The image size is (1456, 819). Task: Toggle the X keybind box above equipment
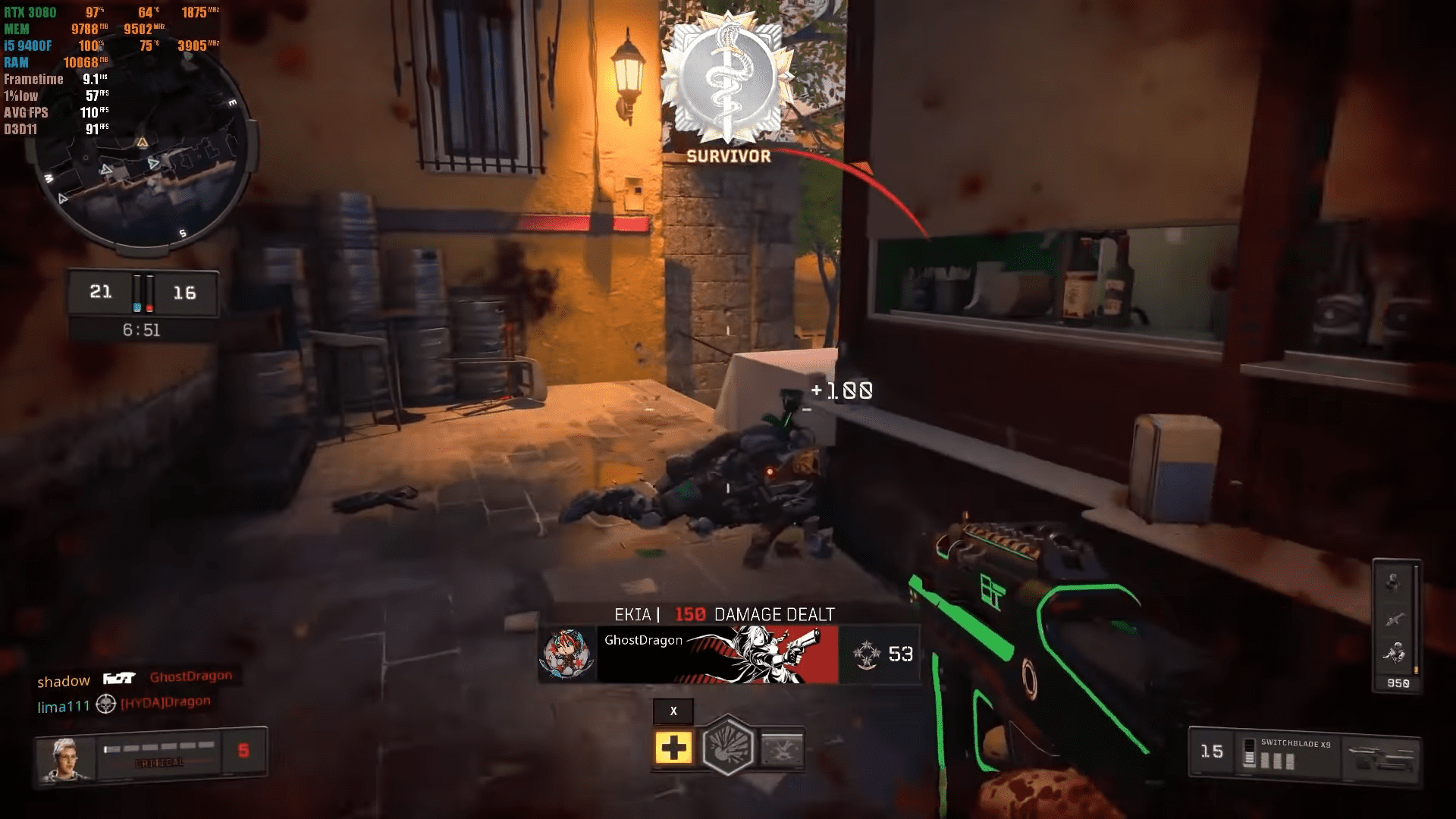tap(672, 711)
